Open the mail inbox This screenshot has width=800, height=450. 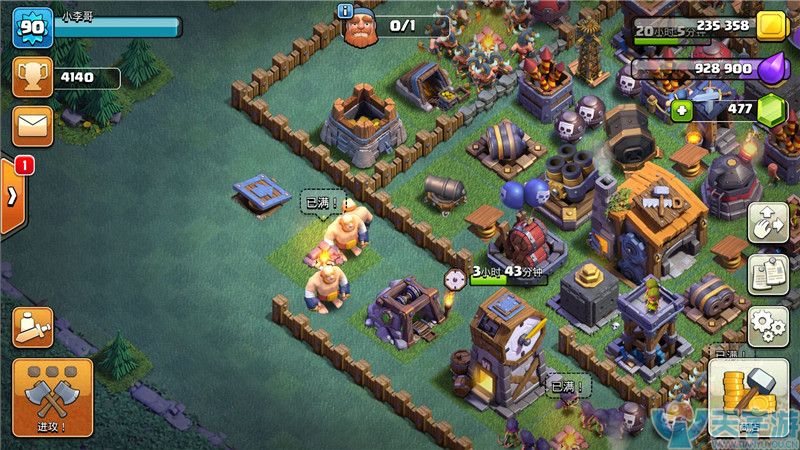point(32,127)
